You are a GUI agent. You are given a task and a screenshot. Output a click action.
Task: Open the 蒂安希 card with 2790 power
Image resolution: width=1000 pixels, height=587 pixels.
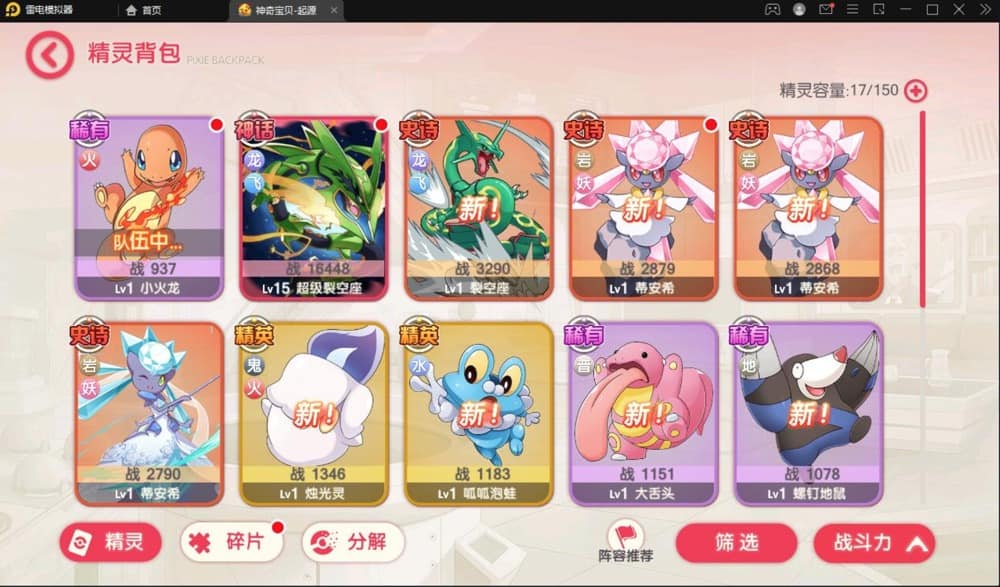149,413
